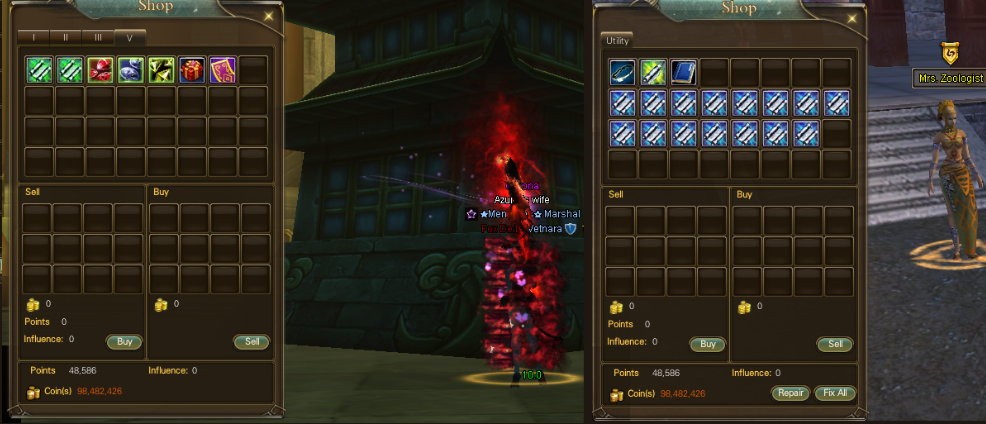
Task: Click the Fix All button
Action: pyautogui.click(x=835, y=393)
